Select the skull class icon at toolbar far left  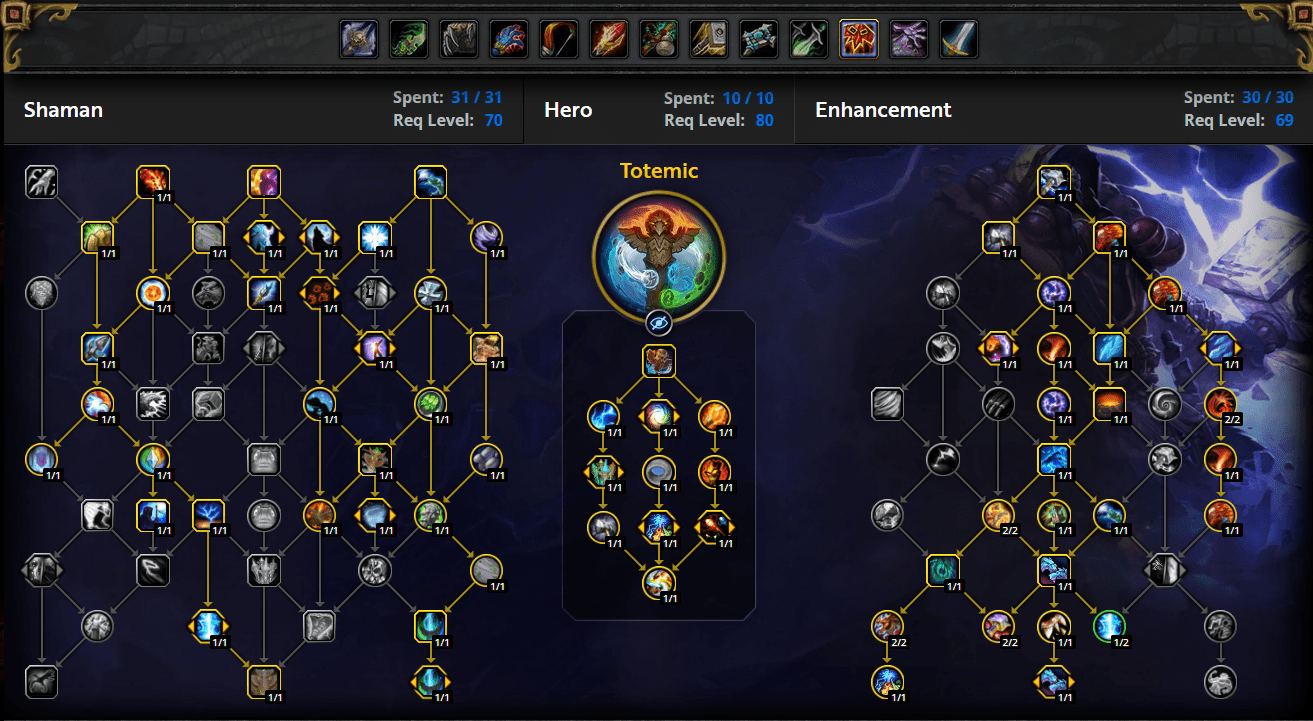[358, 39]
